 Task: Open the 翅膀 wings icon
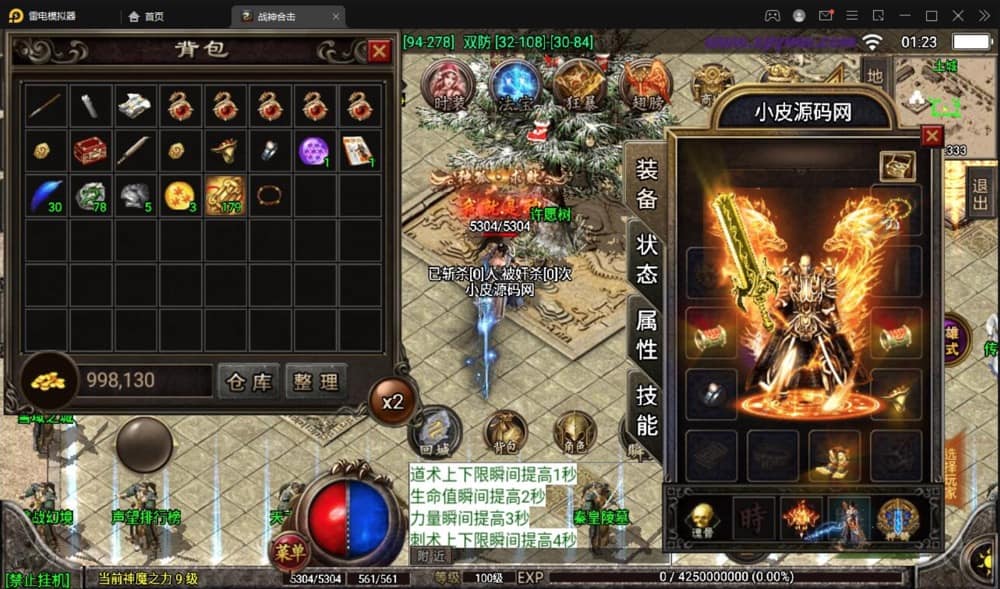[x=645, y=85]
